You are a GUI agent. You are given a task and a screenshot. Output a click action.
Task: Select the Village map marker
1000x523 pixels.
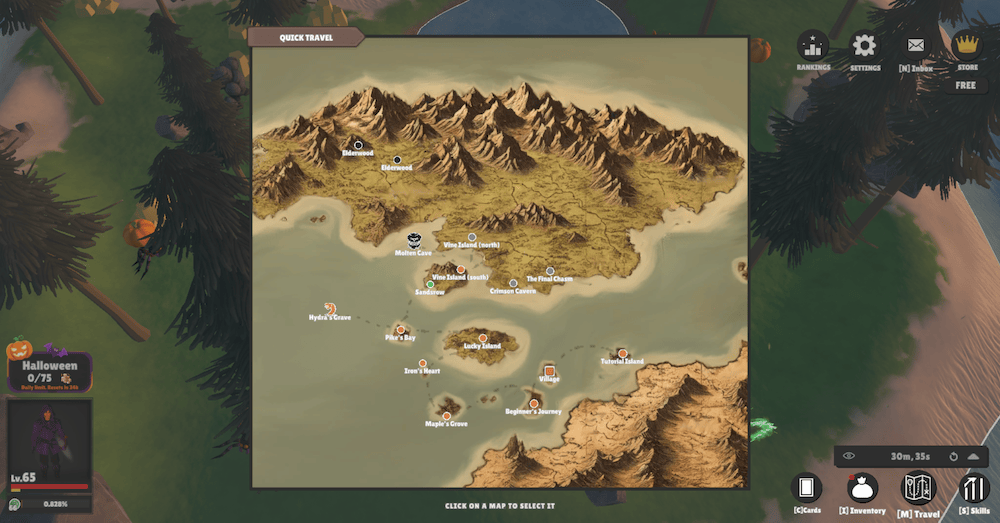550,371
